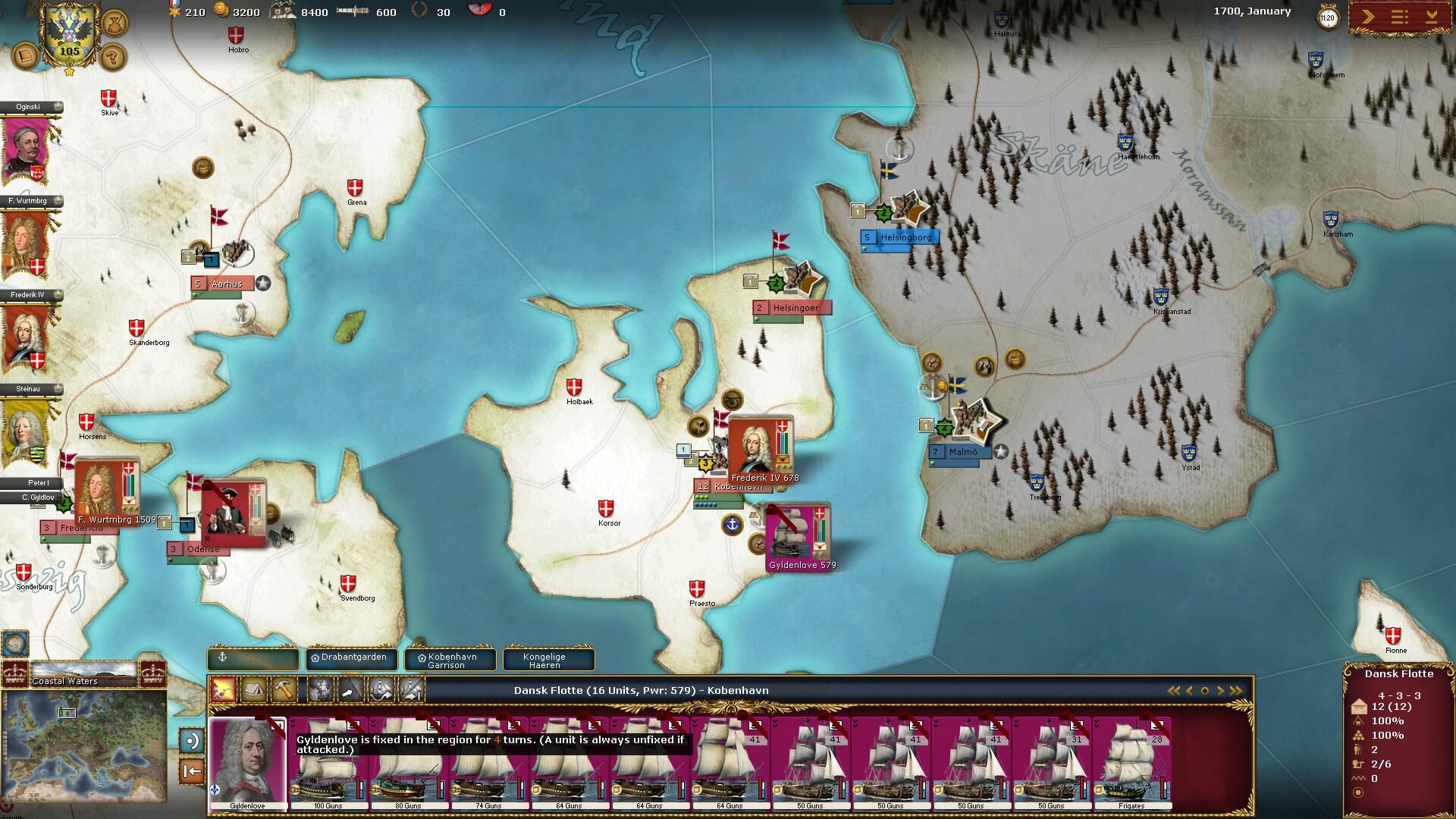Viewport: 1456px width, 819px height.
Task: Click the tent posture icon
Action: 253,690
